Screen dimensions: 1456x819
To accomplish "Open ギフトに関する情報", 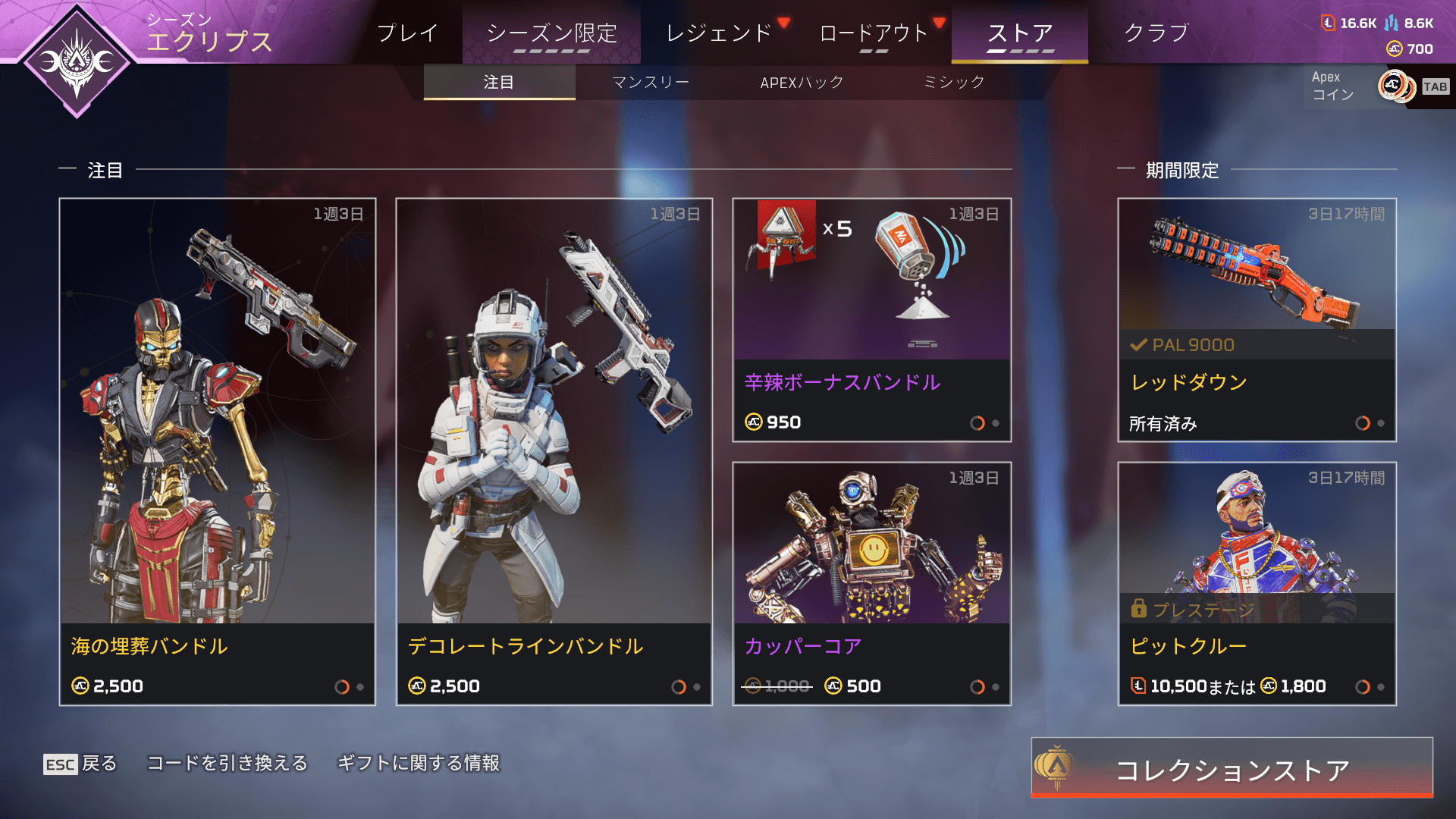I will point(419,763).
